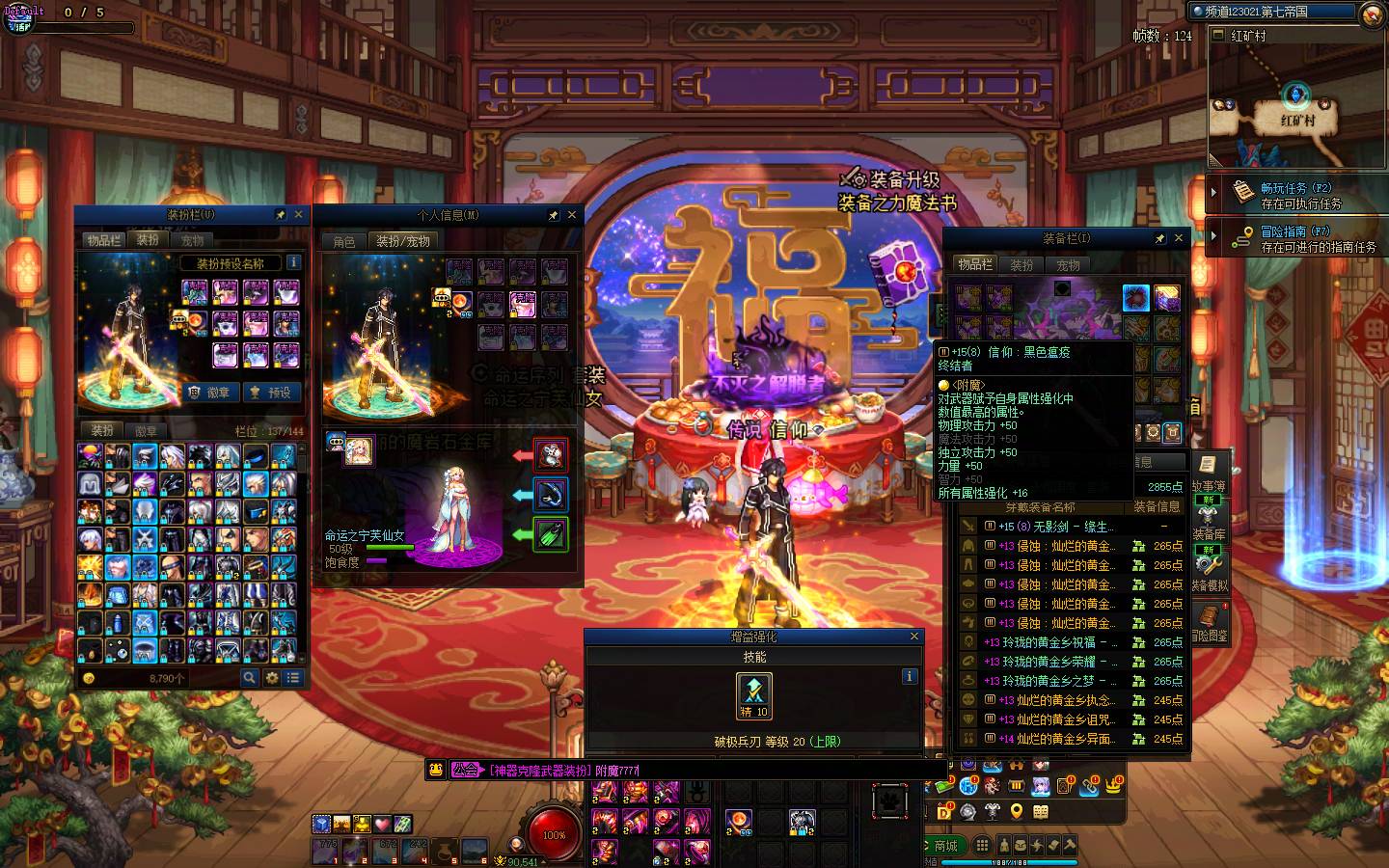Select the green pet equipment slot
Screen dimensions: 1389x868
[550, 534]
